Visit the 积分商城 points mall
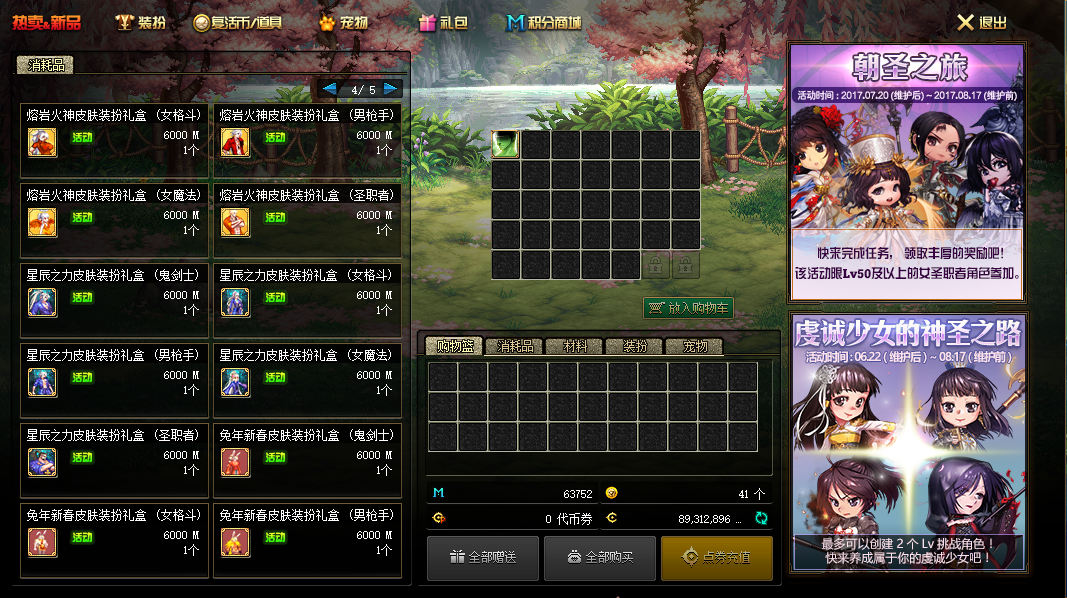1067x598 pixels. coord(543,22)
